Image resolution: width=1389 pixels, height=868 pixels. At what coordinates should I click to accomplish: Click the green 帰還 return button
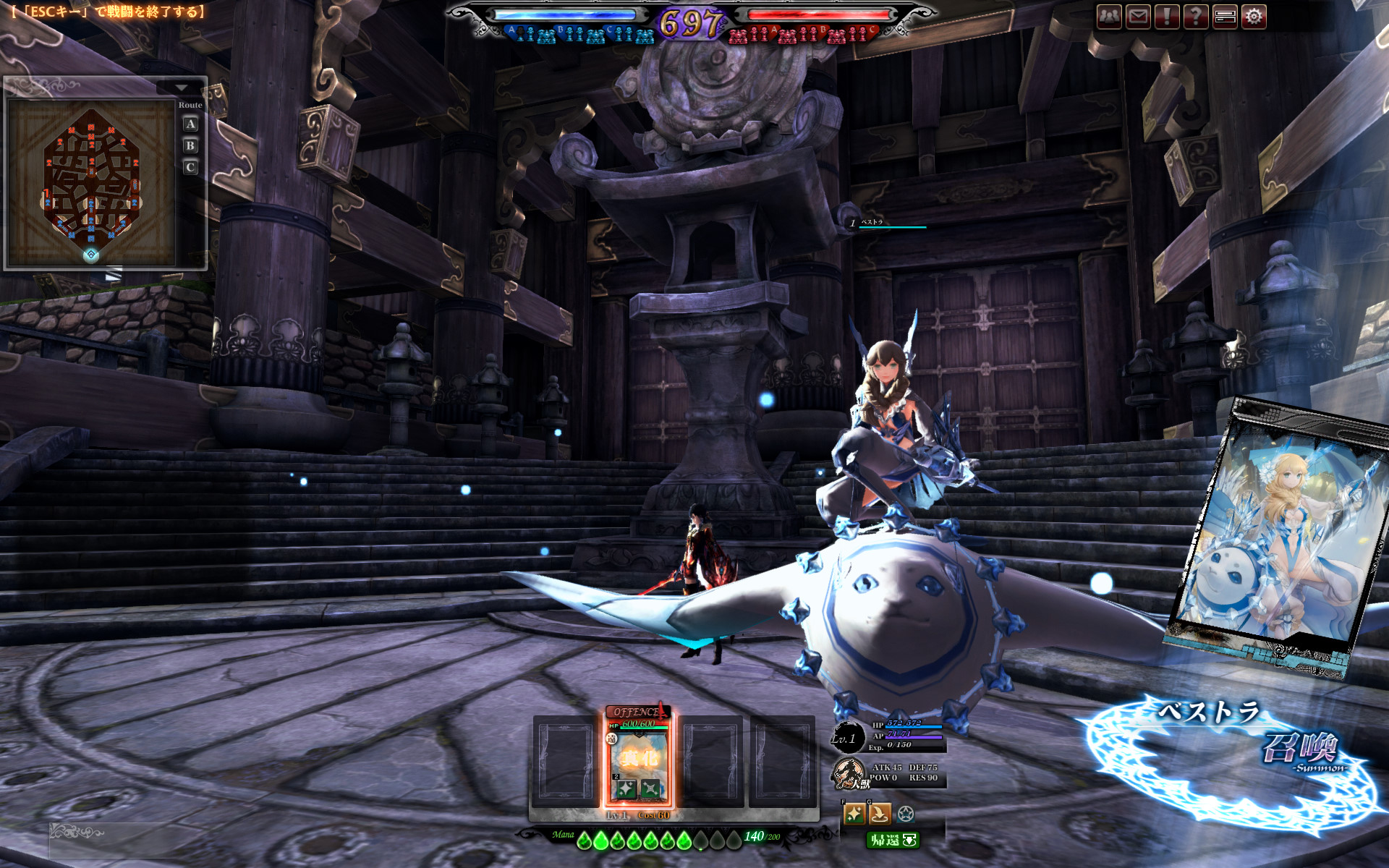click(x=893, y=840)
